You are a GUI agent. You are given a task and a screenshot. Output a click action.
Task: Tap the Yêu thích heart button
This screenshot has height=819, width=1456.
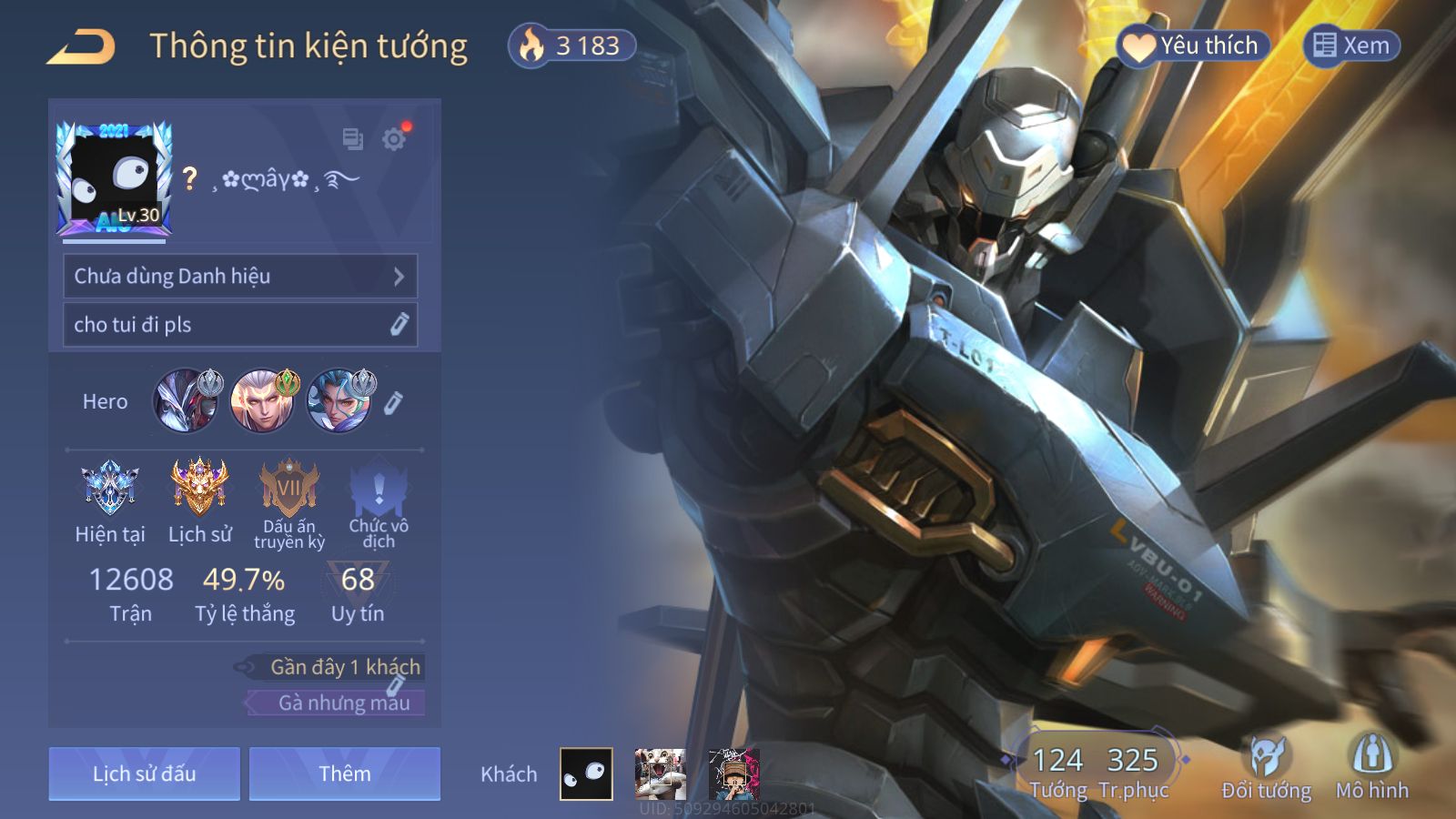coord(1193,45)
